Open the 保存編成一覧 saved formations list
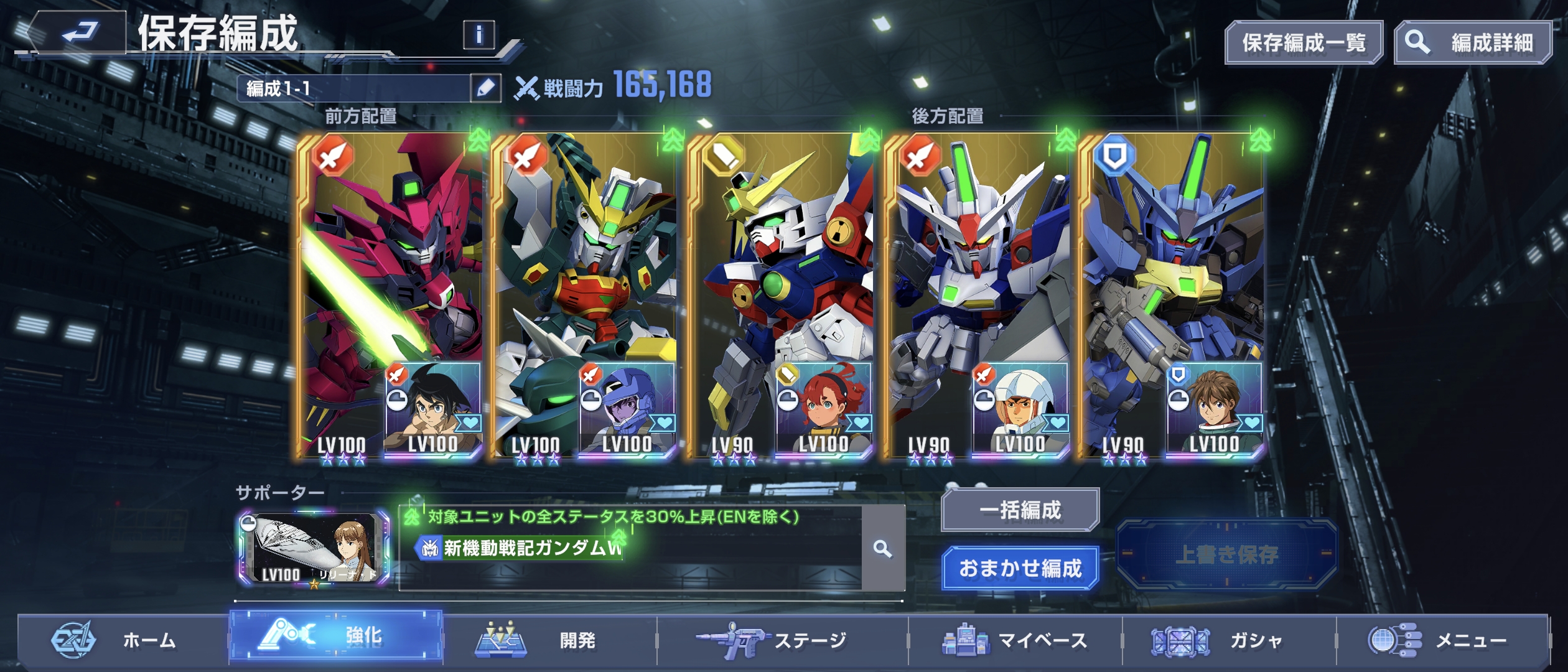1568x672 pixels. pos(1304,42)
